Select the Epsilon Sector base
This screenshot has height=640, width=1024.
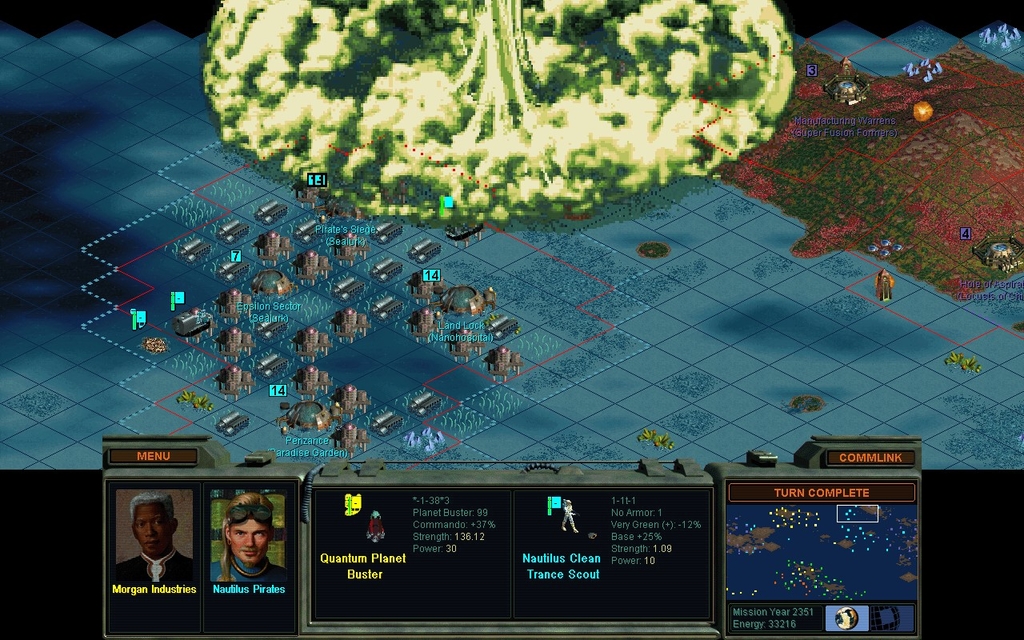coord(269,284)
